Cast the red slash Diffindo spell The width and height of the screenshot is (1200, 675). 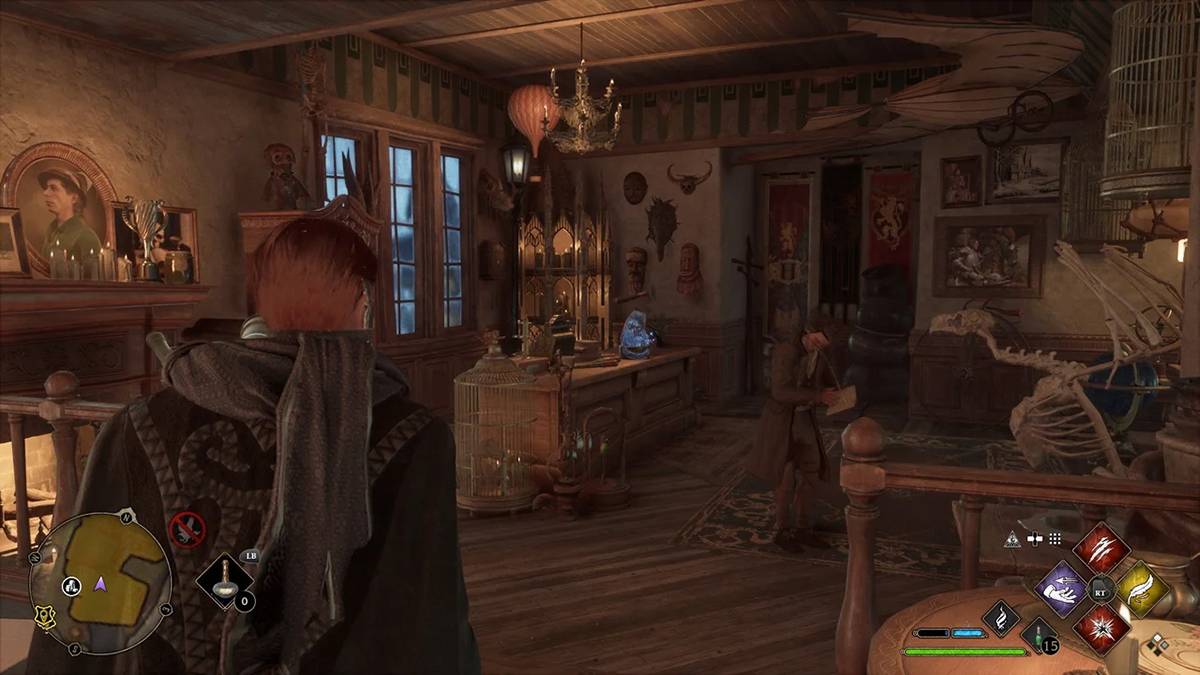click(x=1101, y=548)
